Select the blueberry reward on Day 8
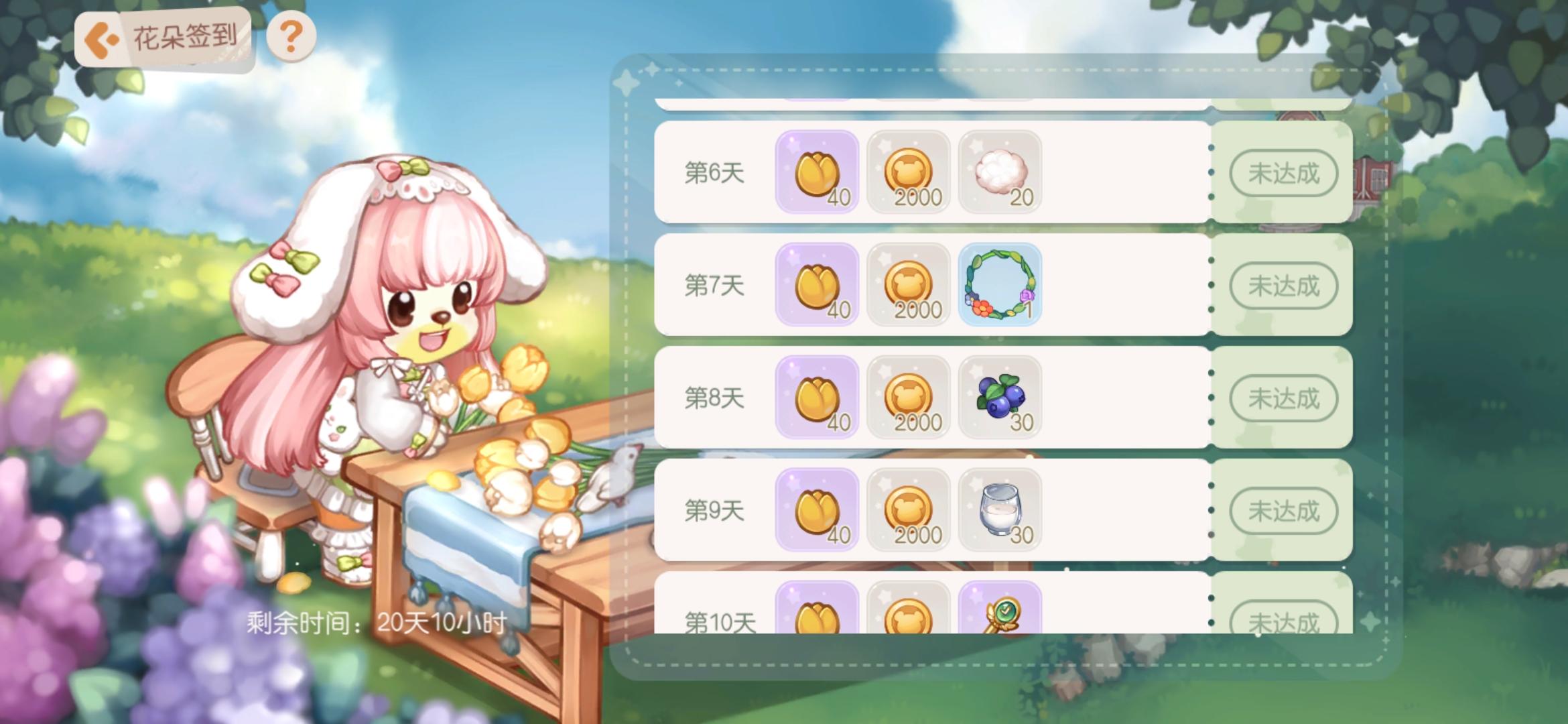 coord(1000,400)
